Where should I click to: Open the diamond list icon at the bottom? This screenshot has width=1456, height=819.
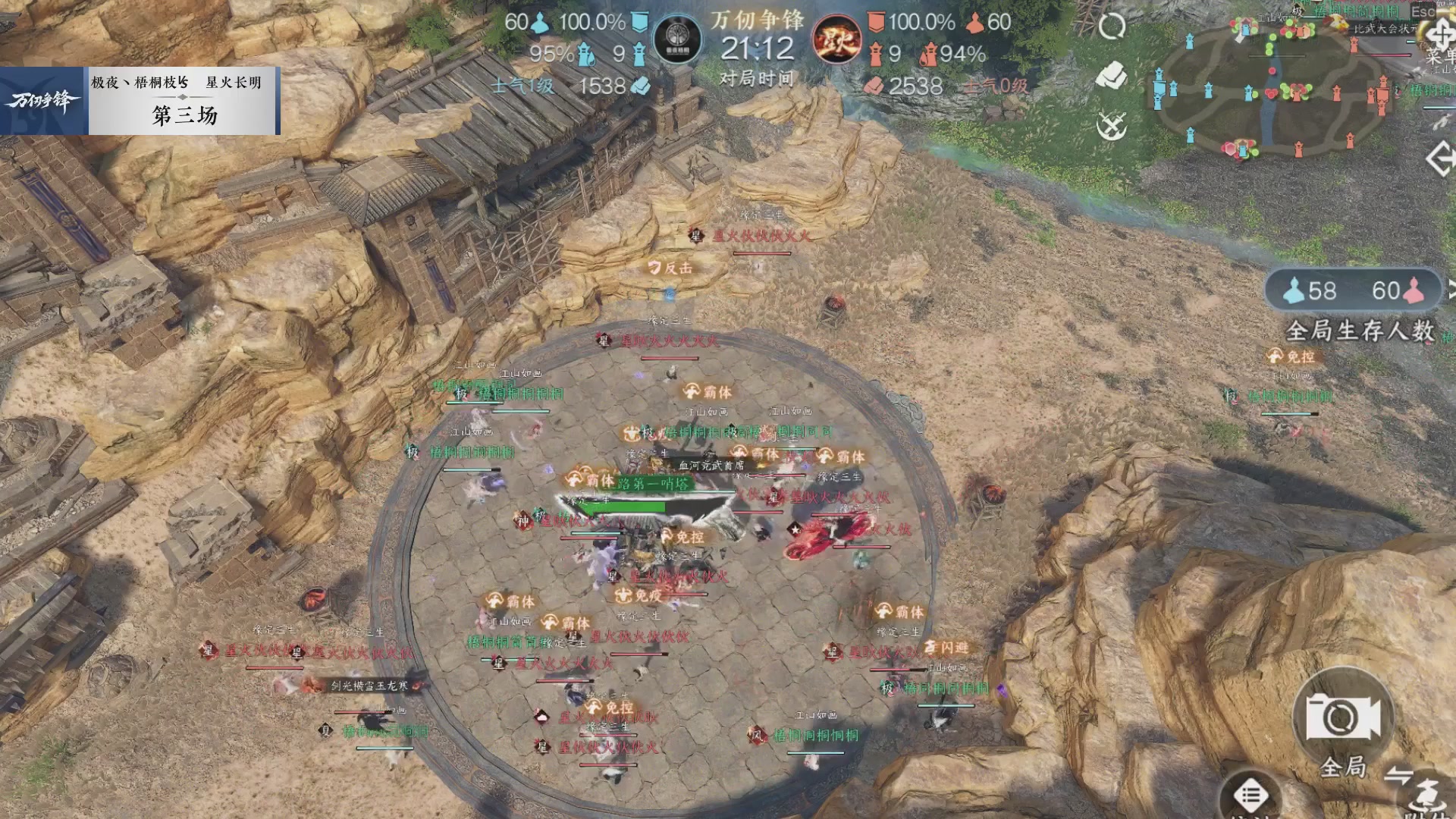point(1252,793)
